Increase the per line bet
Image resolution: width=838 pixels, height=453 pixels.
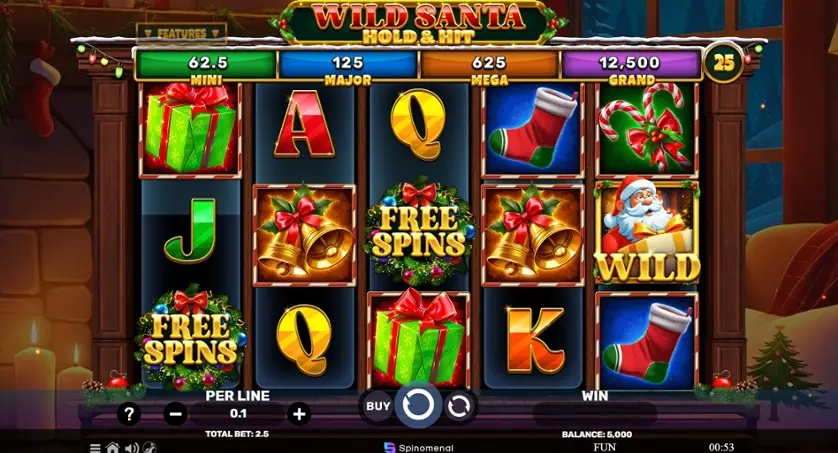[298, 413]
